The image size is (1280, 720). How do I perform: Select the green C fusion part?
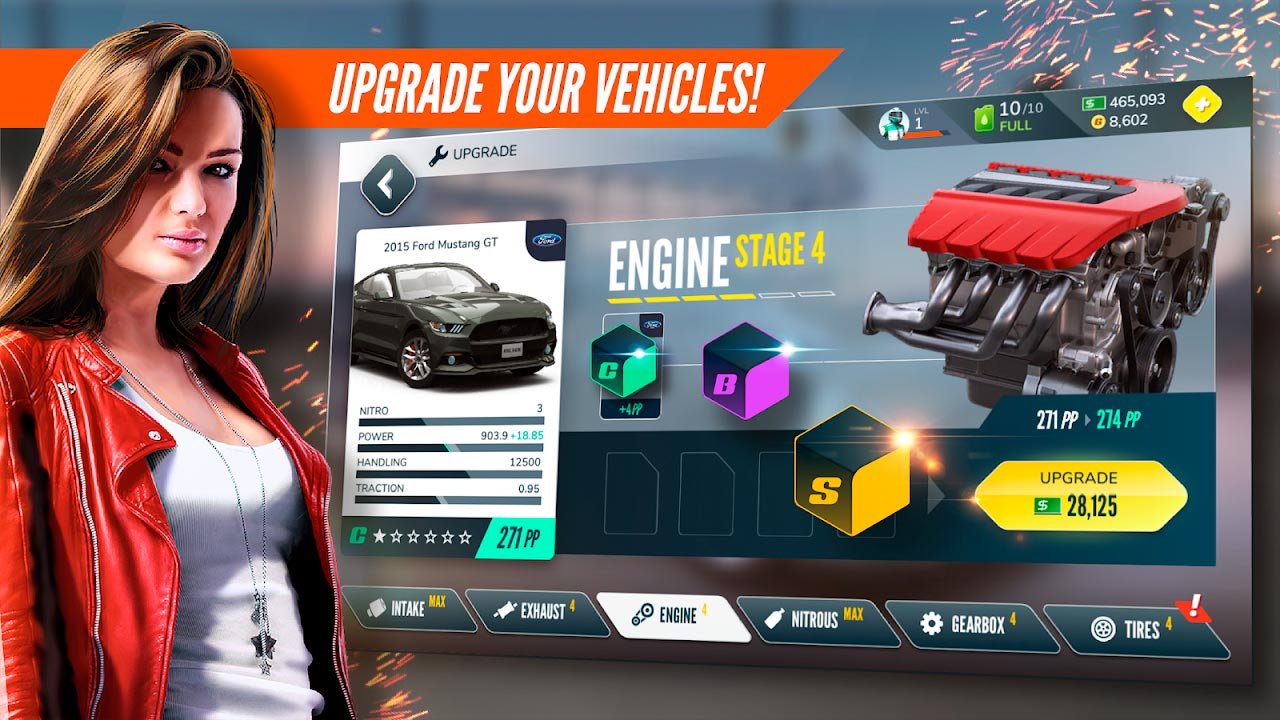click(x=623, y=360)
